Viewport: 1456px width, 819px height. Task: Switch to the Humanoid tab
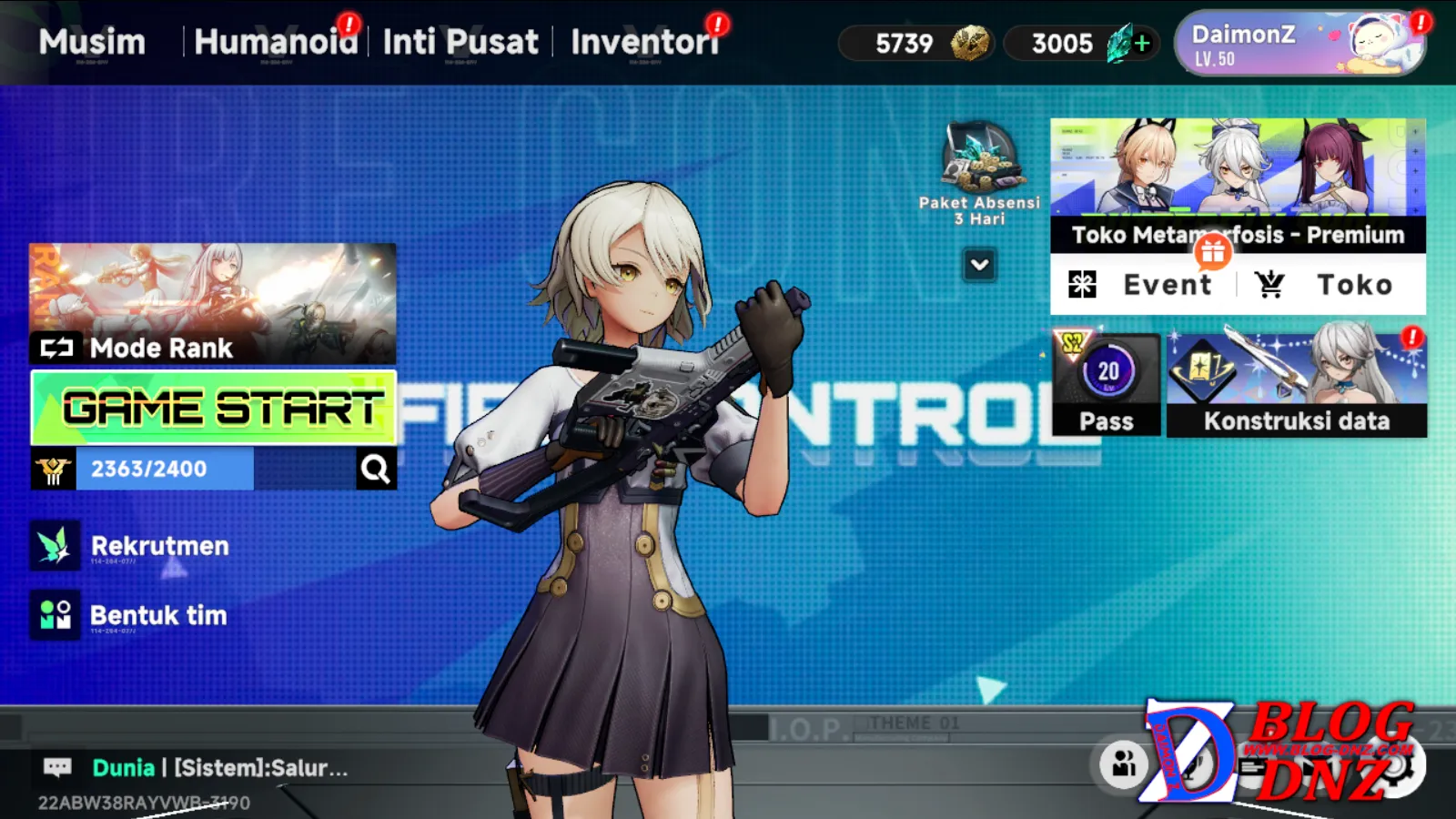(x=276, y=42)
